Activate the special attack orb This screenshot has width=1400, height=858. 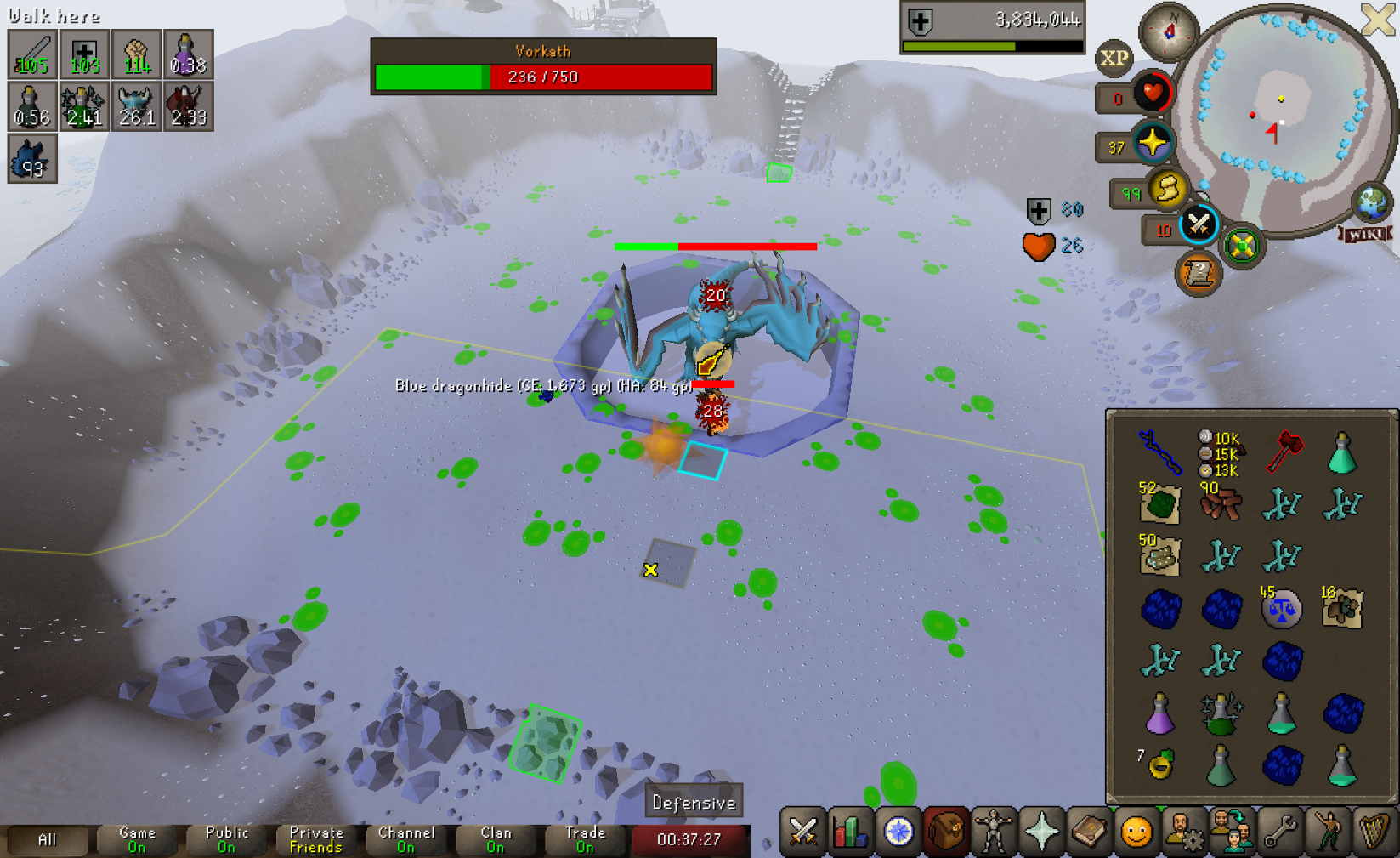(x=1199, y=224)
